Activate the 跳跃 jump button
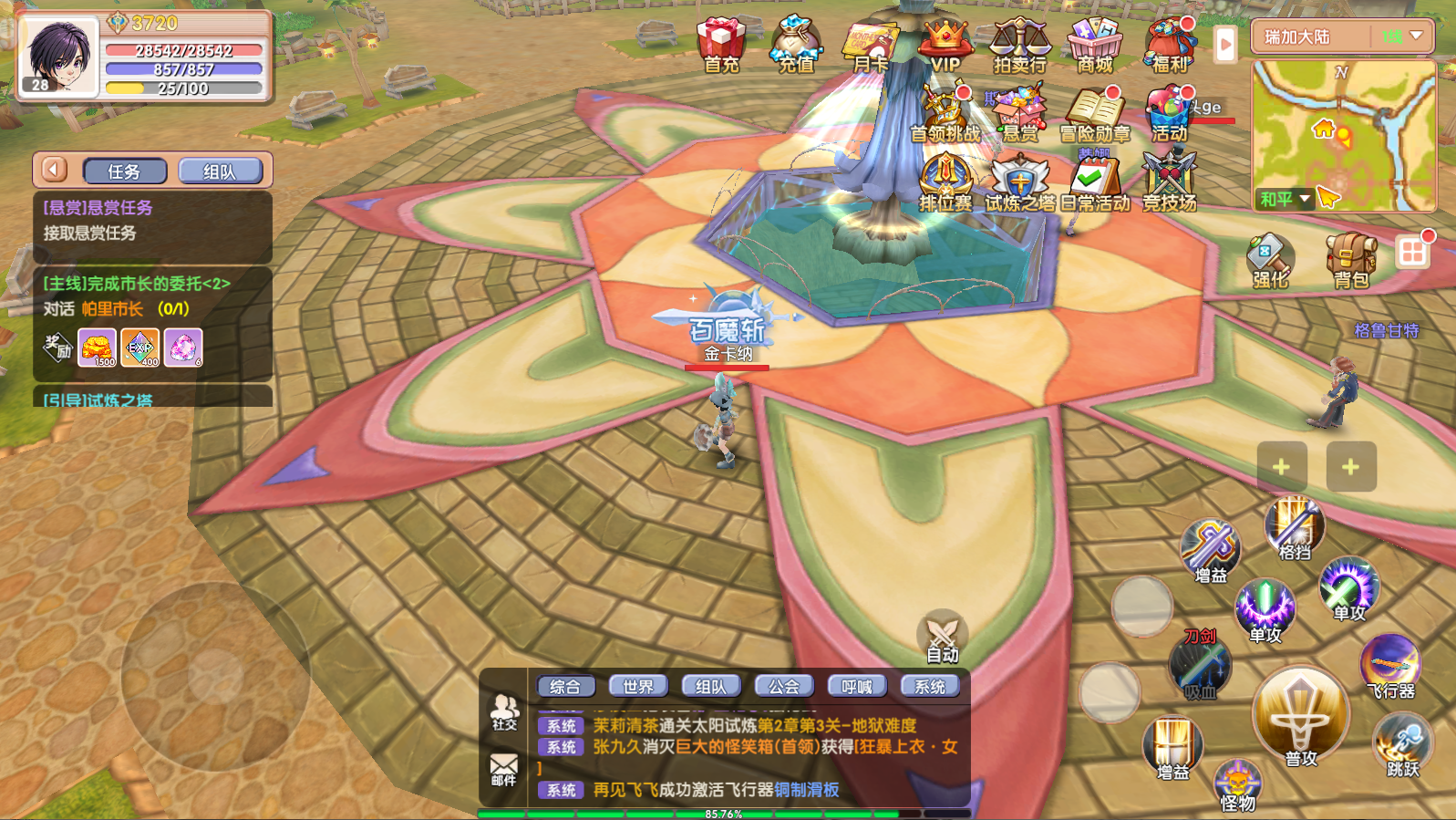The image size is (1456, 820). tap(1403, 745)
